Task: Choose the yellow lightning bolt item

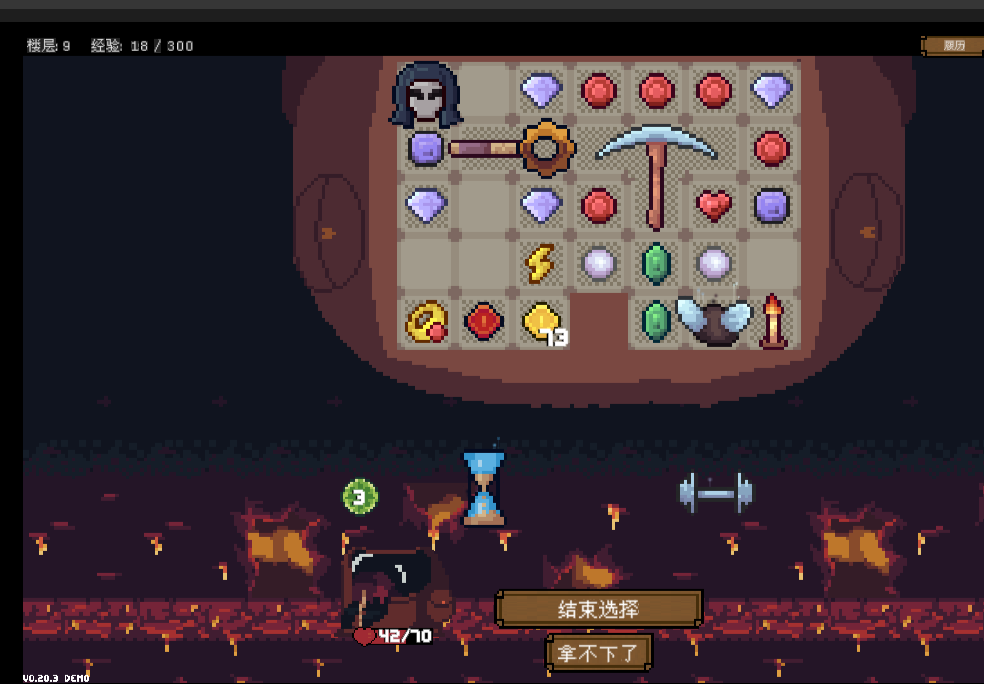Action: point(540,264)
